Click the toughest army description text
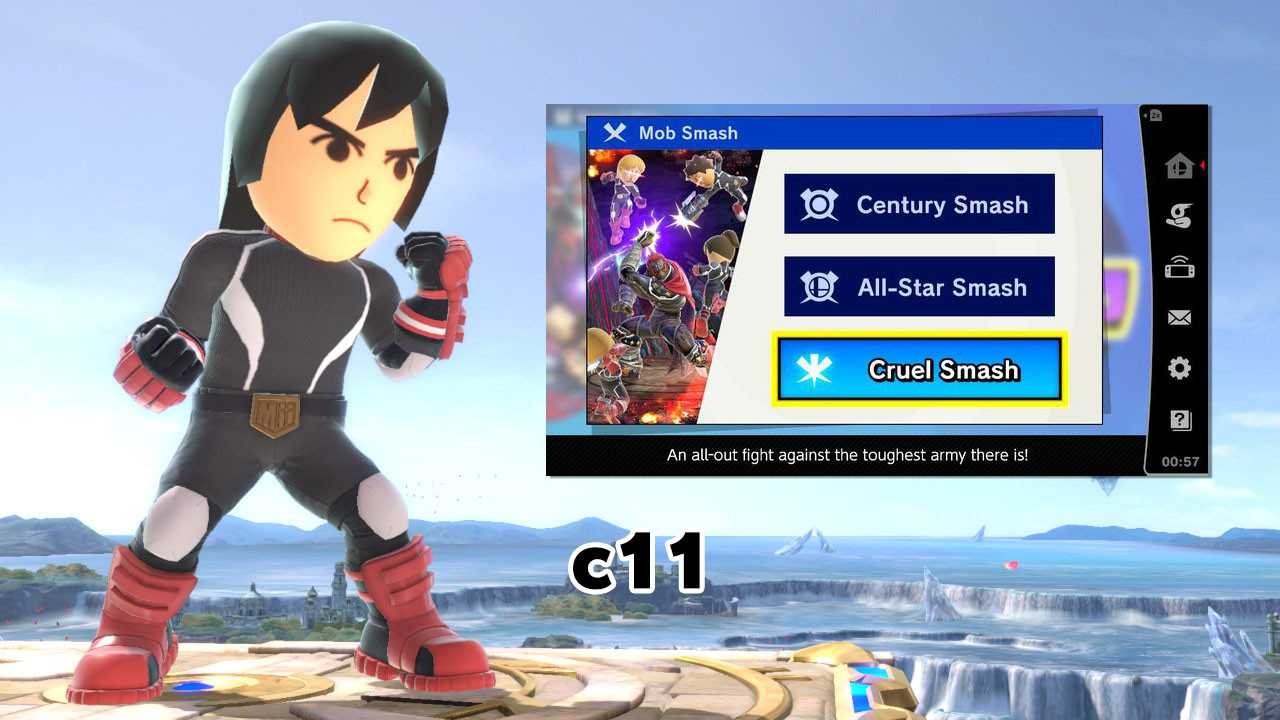This screenshot has height=720, width=1280. (847, 455)
